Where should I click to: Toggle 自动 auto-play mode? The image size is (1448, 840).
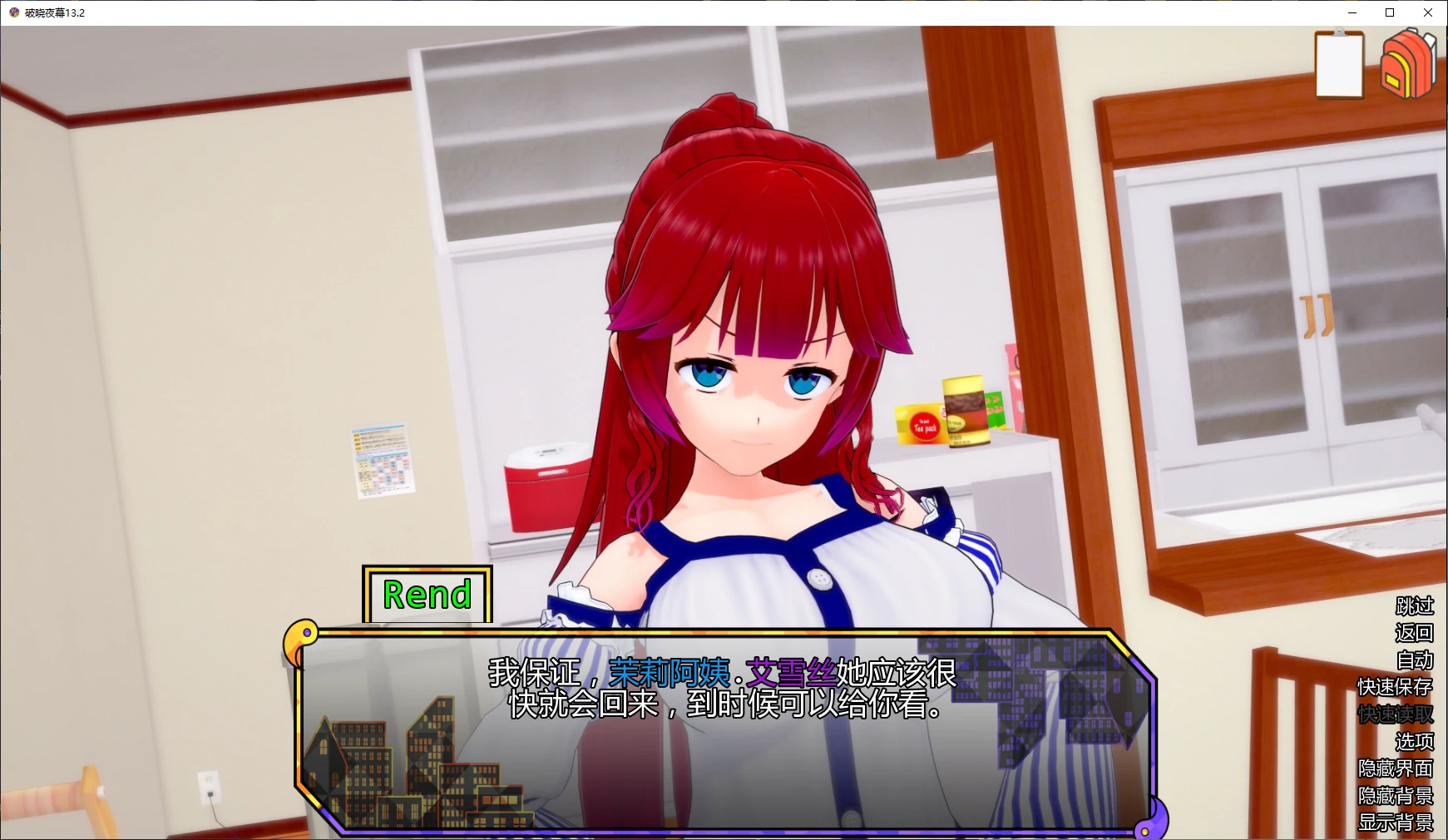pyautogui.click(x=1416, y=660)
